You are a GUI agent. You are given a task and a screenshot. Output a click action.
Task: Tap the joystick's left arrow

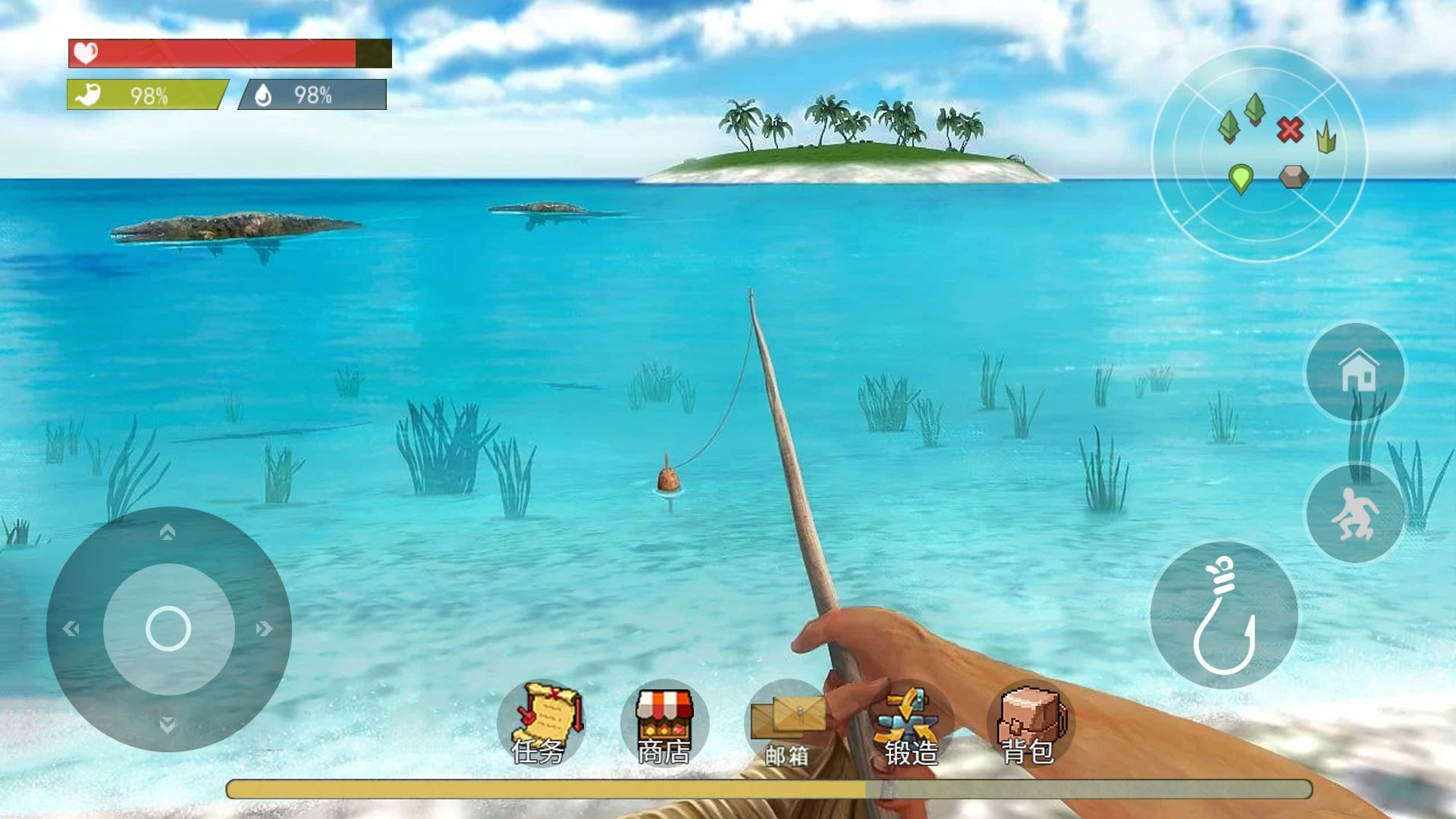click(71, 629)
